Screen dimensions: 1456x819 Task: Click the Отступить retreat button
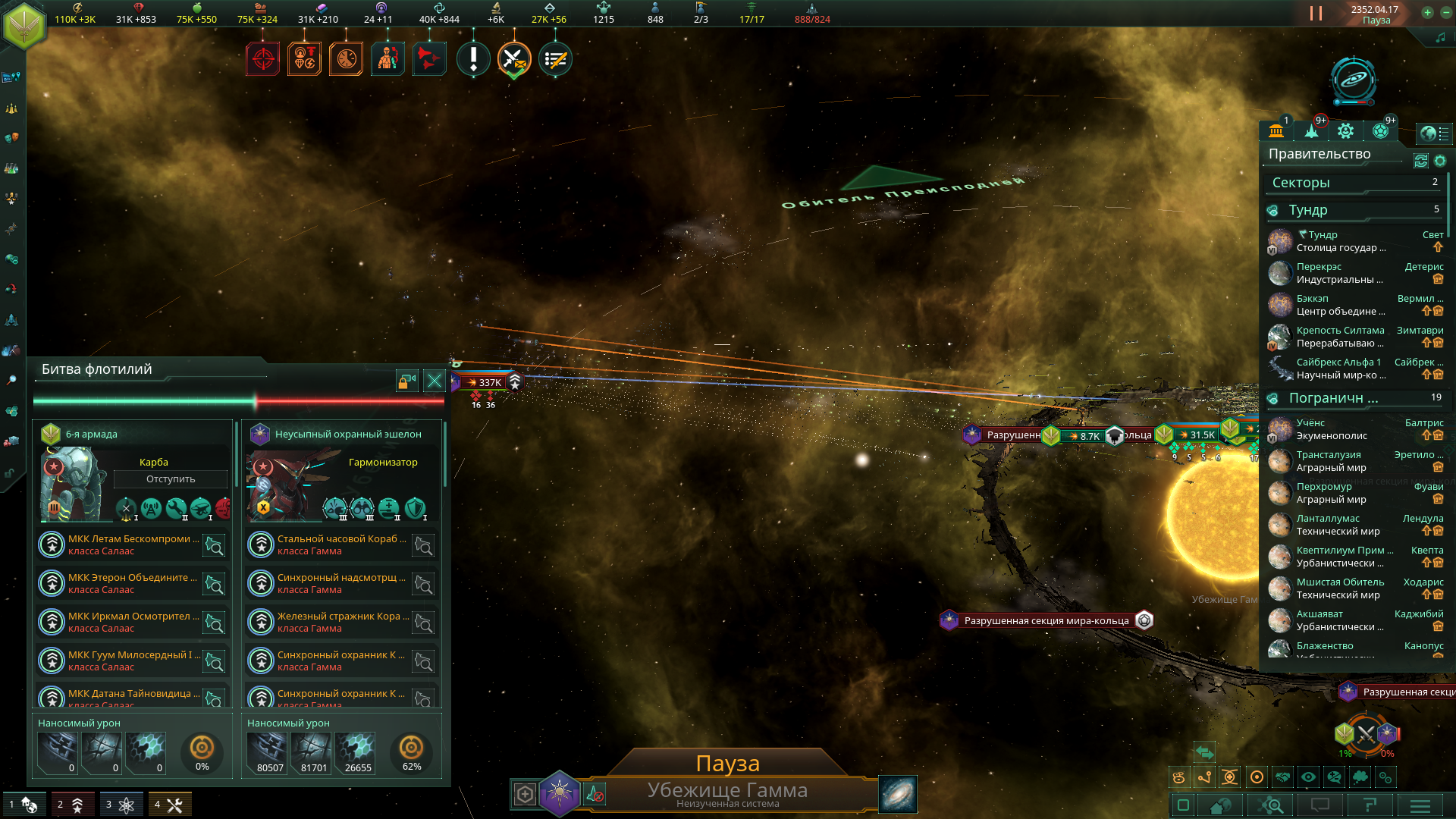point(171,479)
